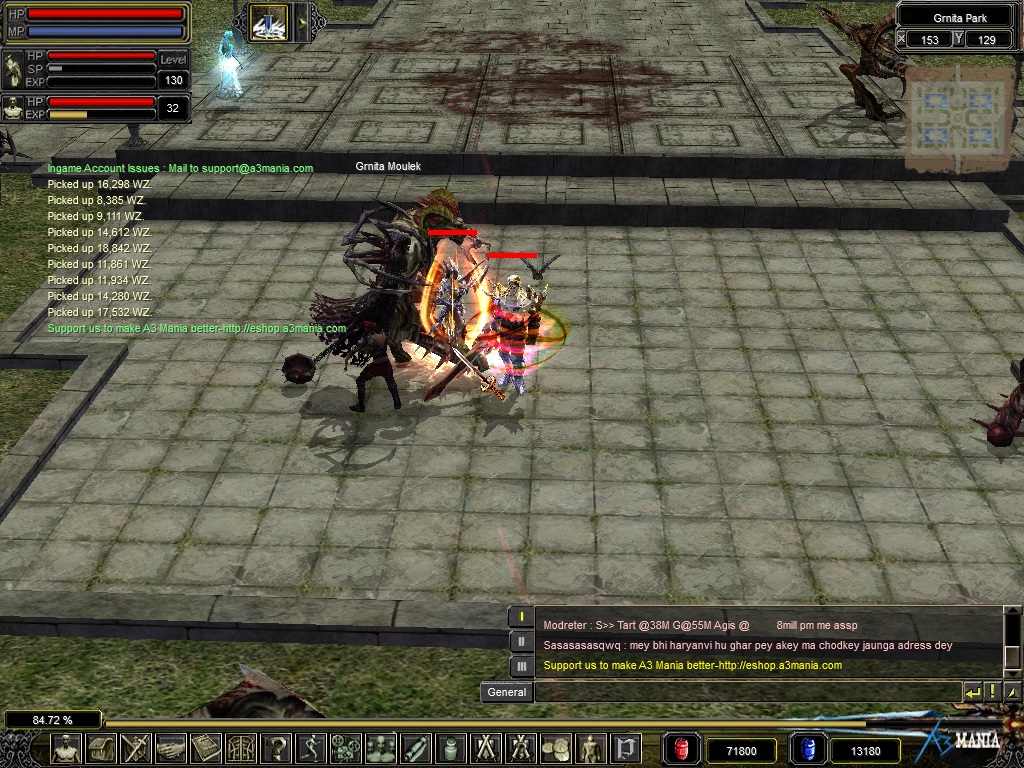Open the inventory chest icon
The width and height of the screenshot is (1024, 768).
pos(101,748)
